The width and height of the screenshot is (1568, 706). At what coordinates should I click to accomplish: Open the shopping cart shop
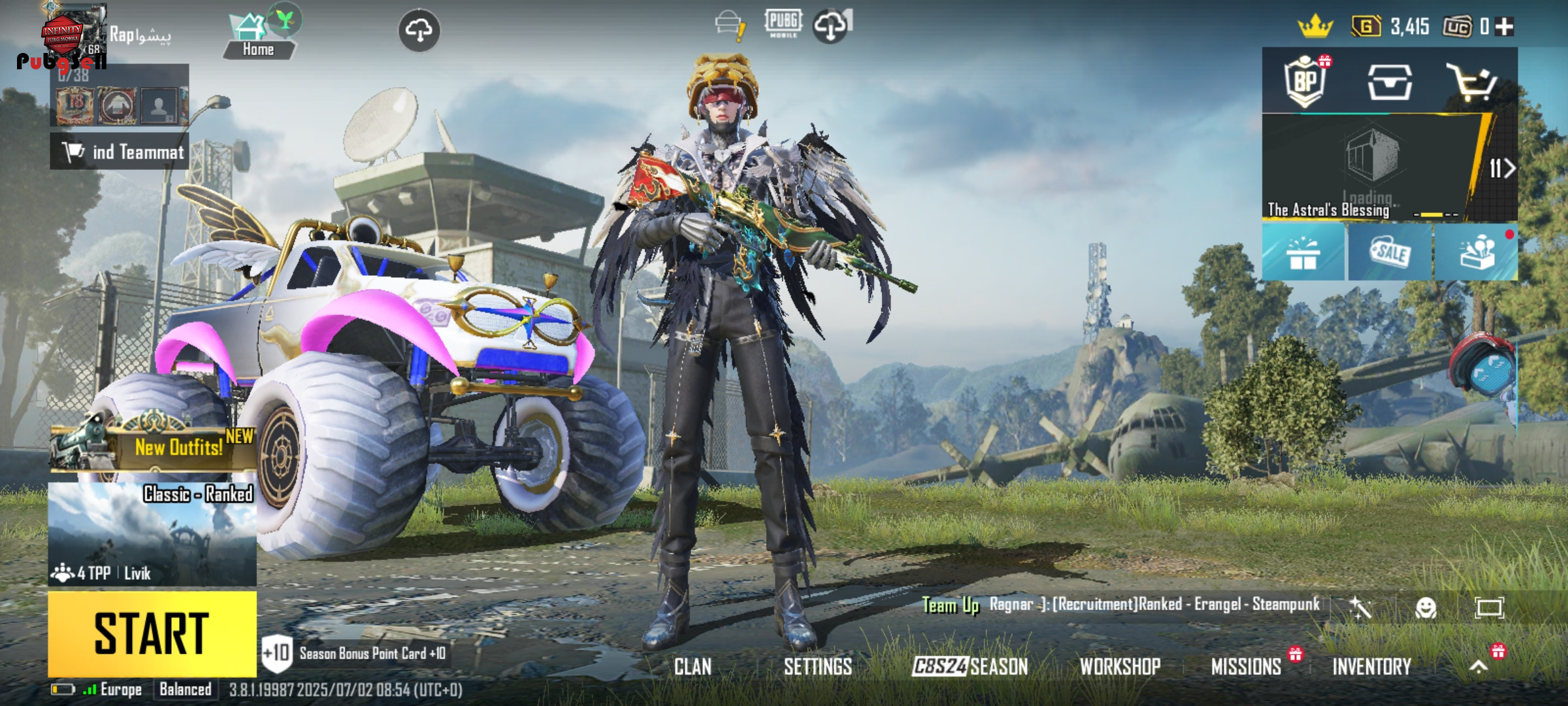(1471, 82)
